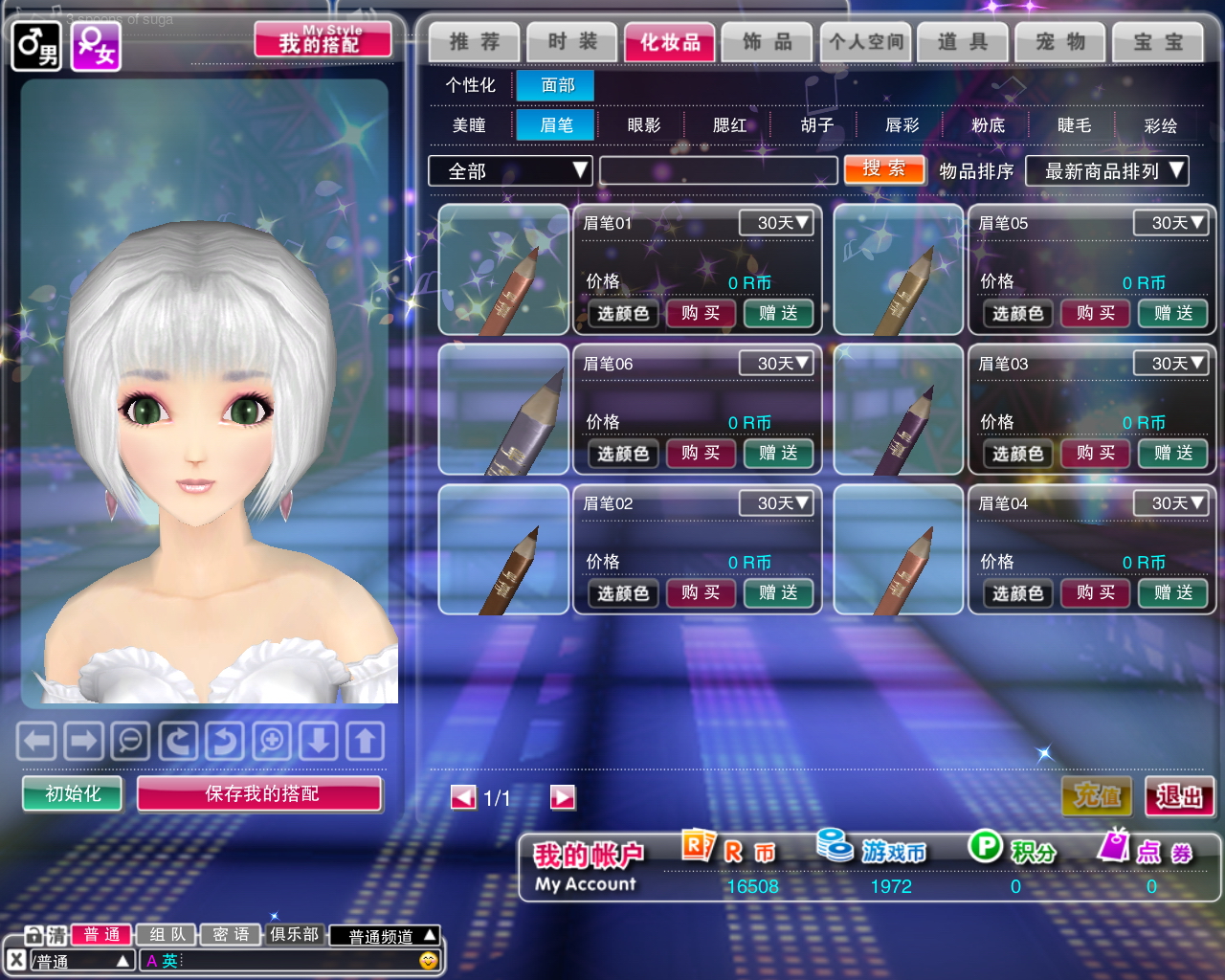Select the female gender icon
The height and width of the screenshot is (980, 1225).
pyautogui.click(x=96, y=45)
